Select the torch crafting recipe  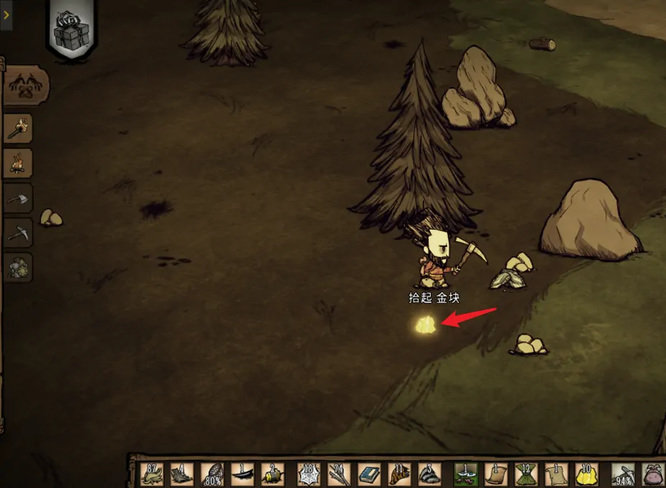coord(19,127)
